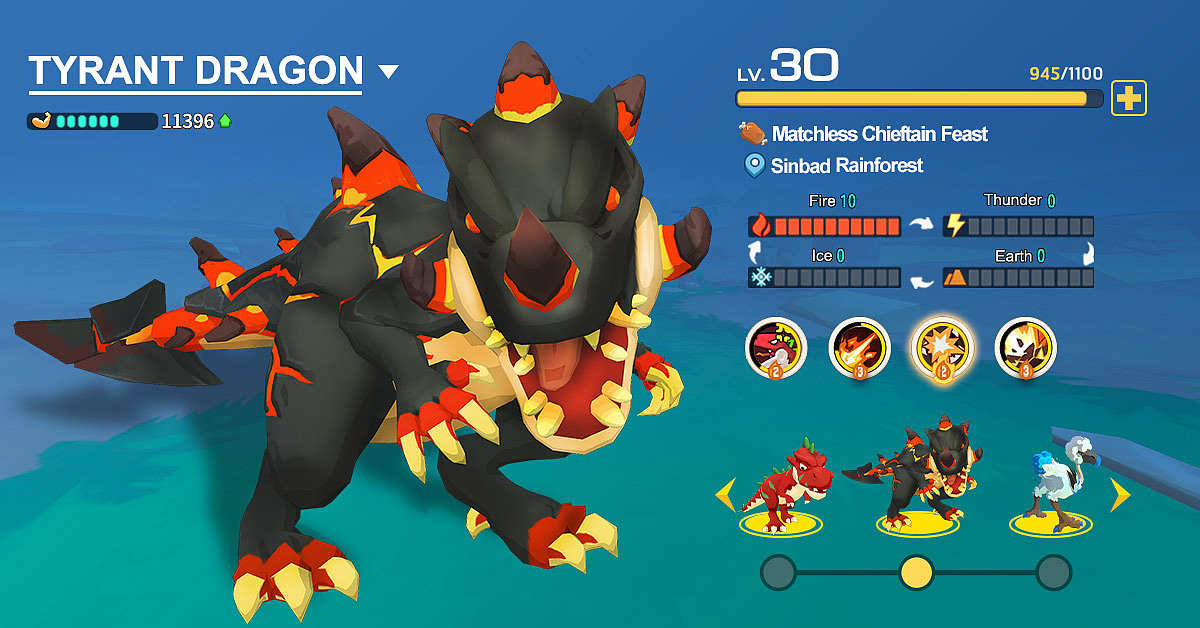Image resolution: width=1200 pixels, height=628 pixels.
Task: Open the Matchless Chieftain Feast food entry
Action: [x=878, y=134]
